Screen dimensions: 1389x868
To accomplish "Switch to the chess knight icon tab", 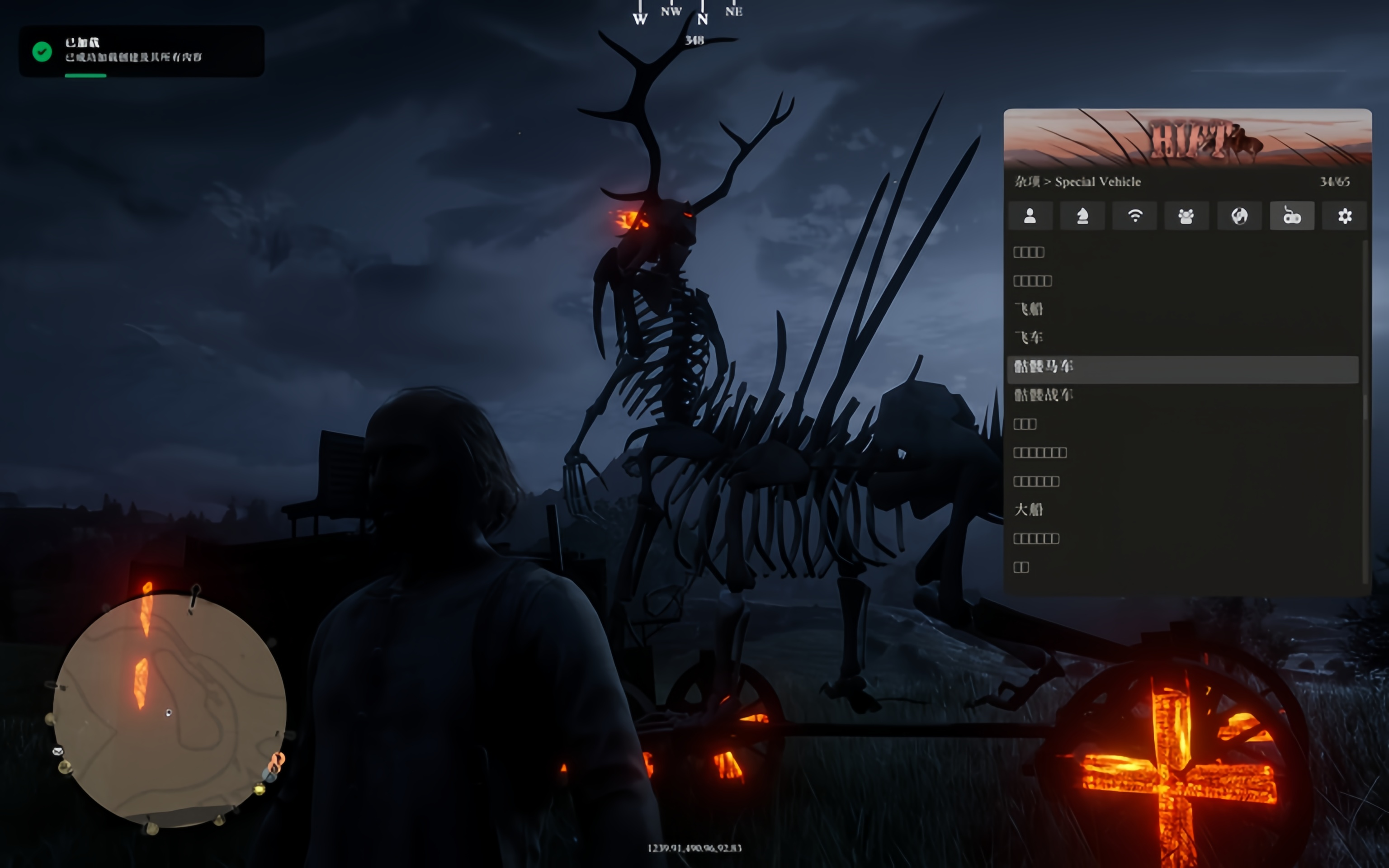I will pyautogui.click(x=1082, y=216).
